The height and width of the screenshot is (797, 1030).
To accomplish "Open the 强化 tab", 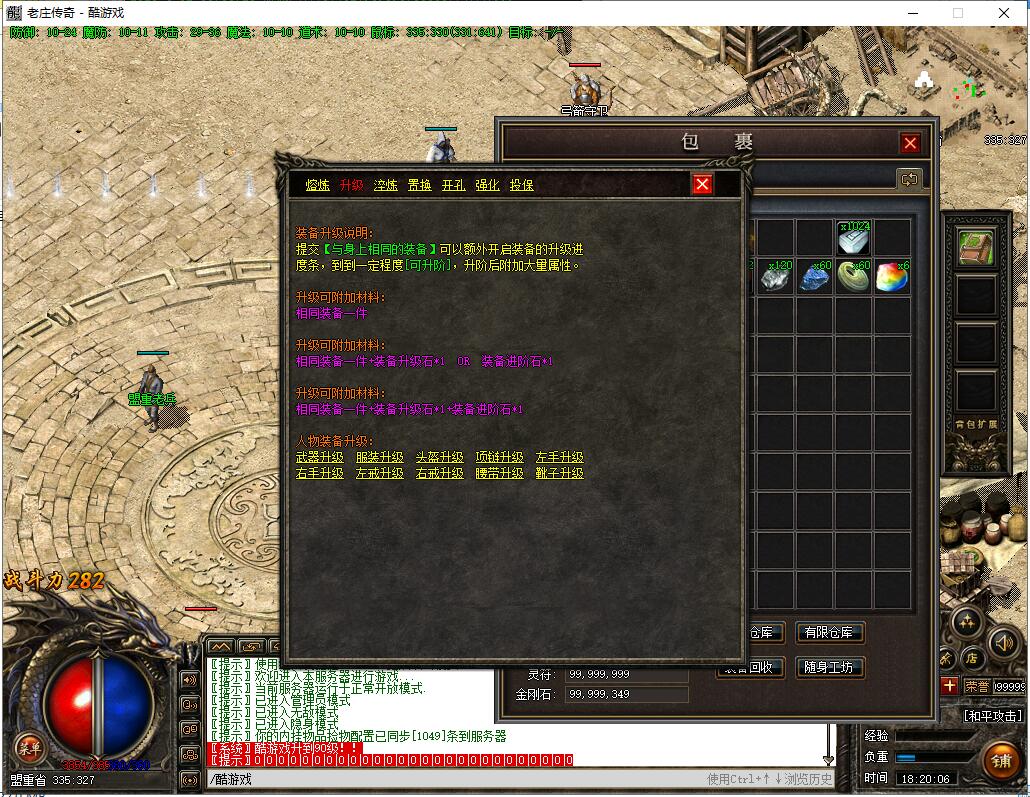I will 487,185.
